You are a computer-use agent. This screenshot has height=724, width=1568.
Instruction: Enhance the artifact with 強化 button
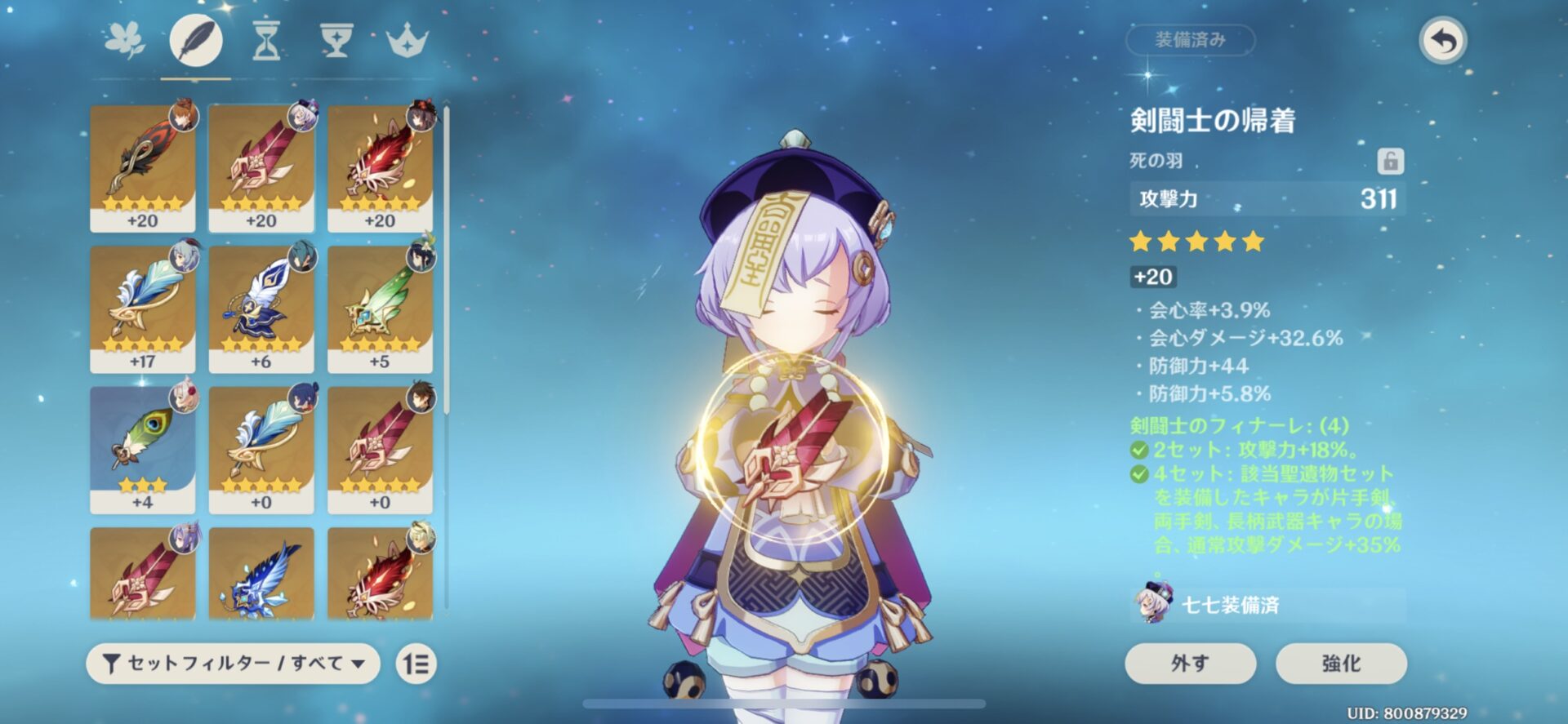point(1341,663)
